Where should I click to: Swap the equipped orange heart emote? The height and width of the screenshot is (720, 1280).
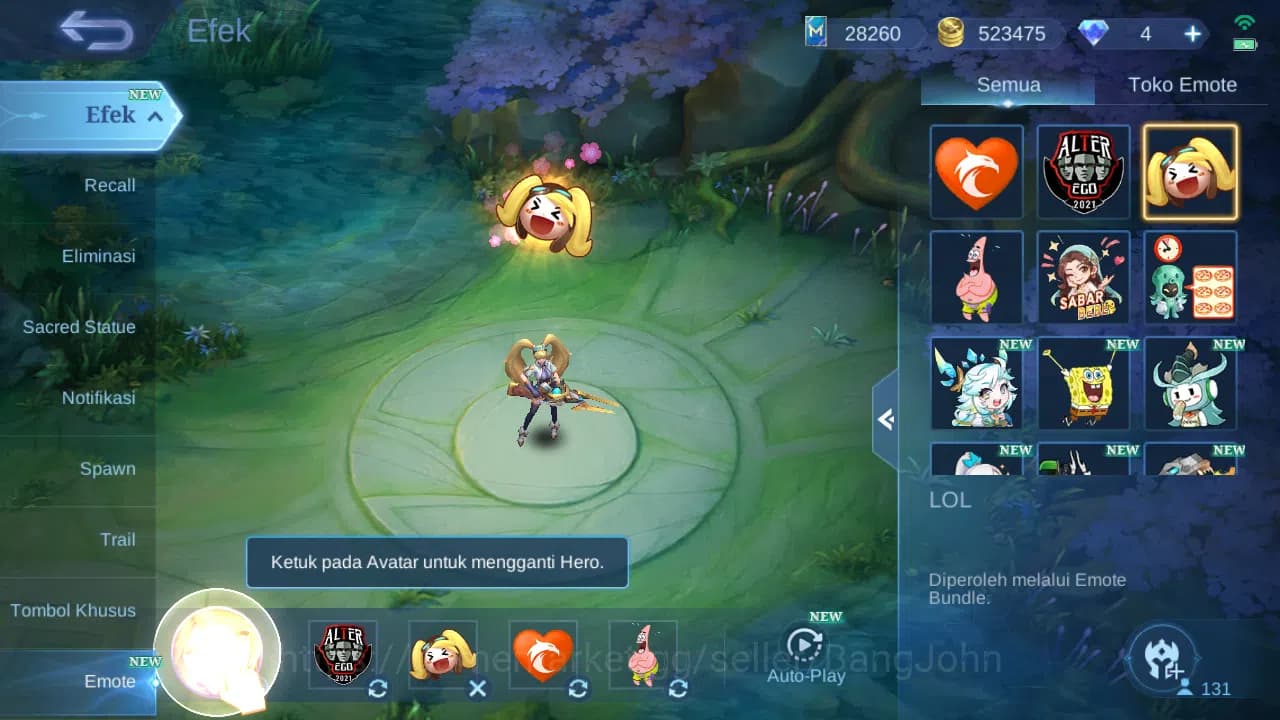tap(578, 689)
